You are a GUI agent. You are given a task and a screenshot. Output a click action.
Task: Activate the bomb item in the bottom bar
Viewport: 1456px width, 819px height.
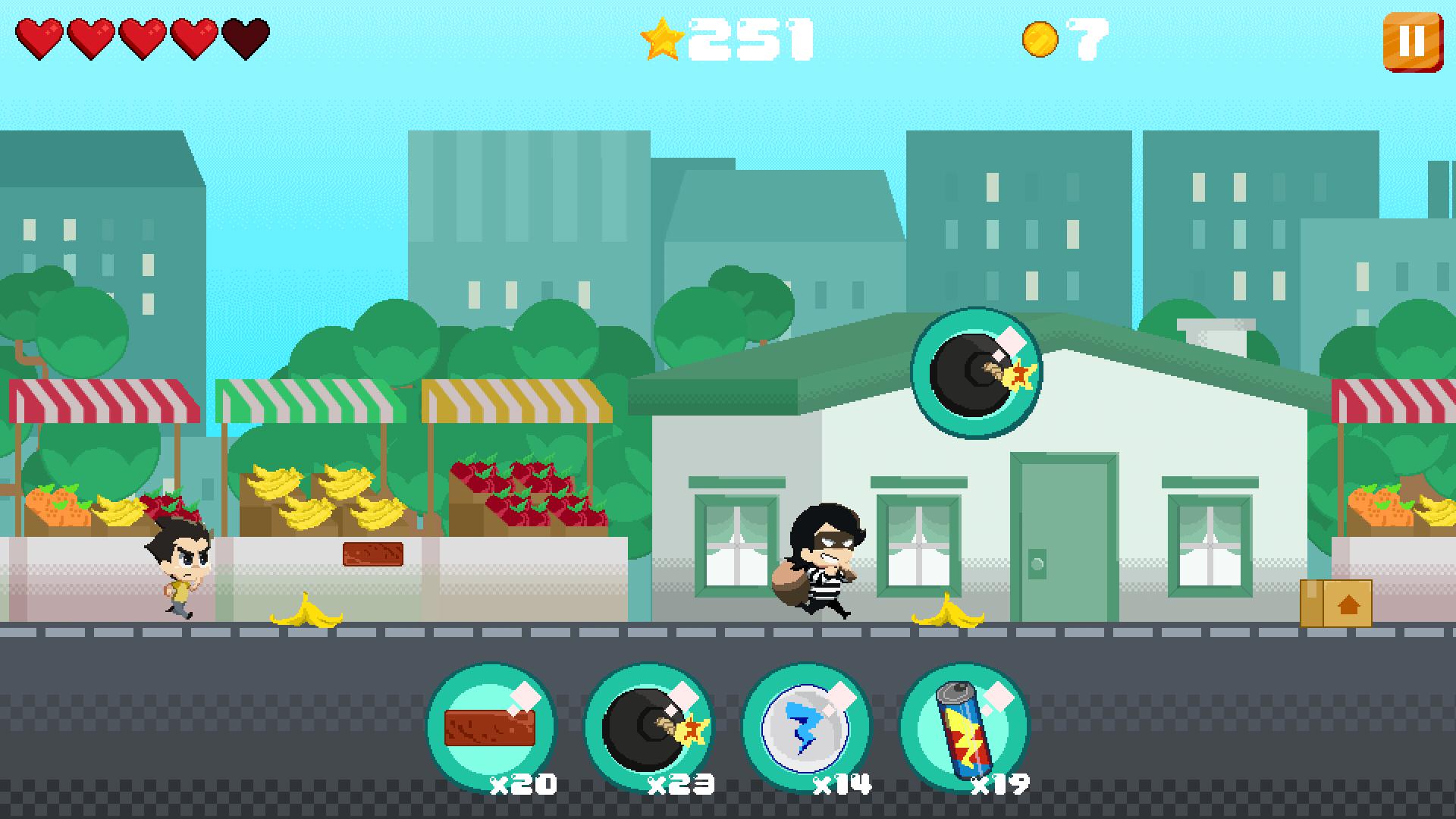(649, 726)
